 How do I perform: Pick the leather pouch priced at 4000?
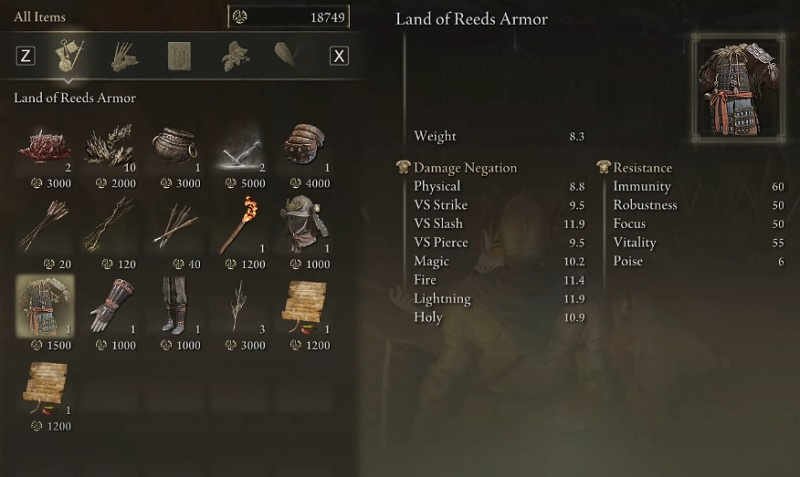[301, 147]
